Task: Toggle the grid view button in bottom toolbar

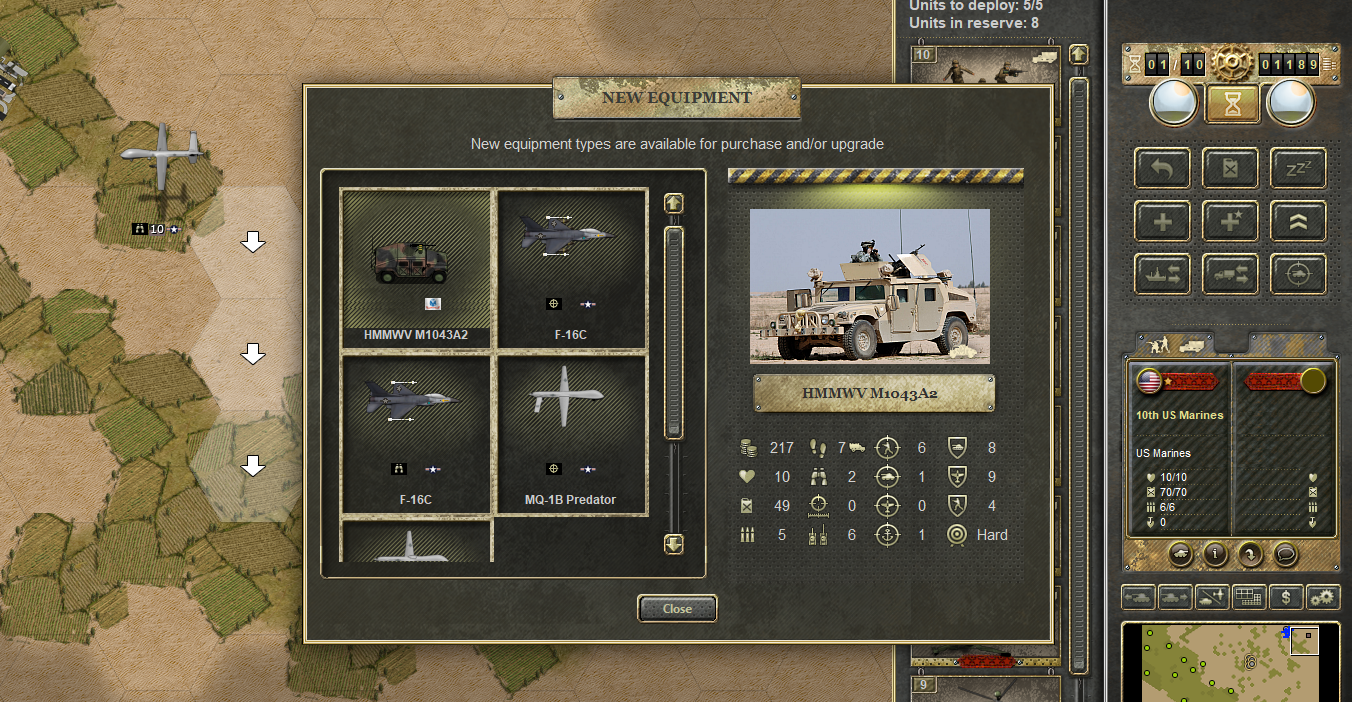Action: pos(1249,597)
